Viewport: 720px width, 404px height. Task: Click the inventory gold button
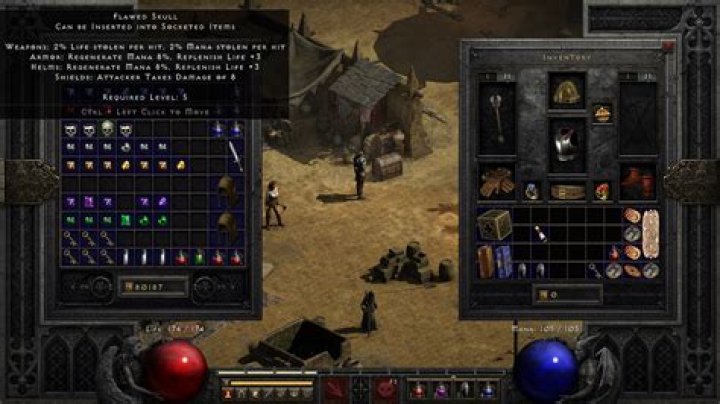pos(541,295)
